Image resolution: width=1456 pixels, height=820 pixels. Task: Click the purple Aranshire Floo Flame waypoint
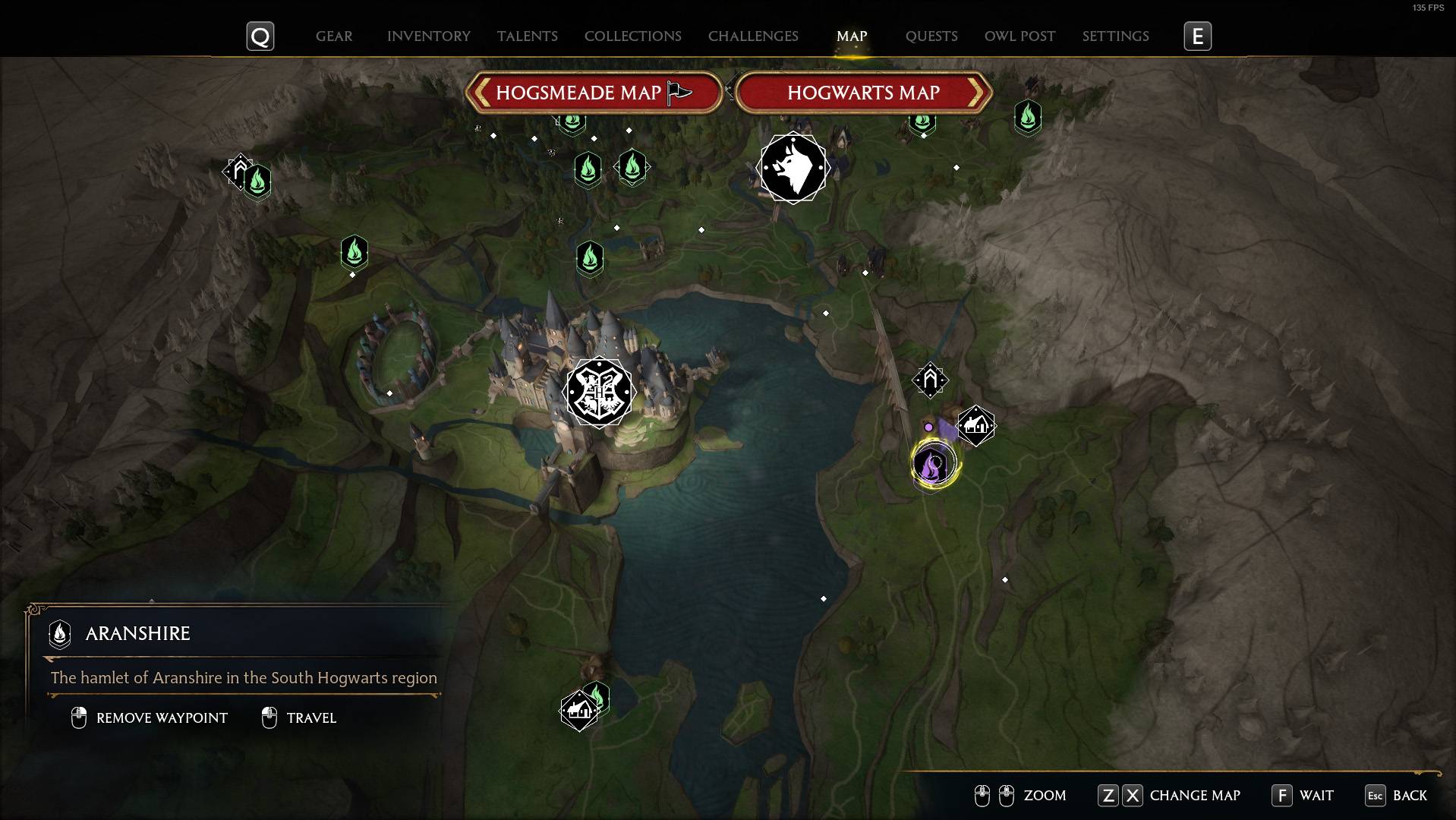coord(933,463)
